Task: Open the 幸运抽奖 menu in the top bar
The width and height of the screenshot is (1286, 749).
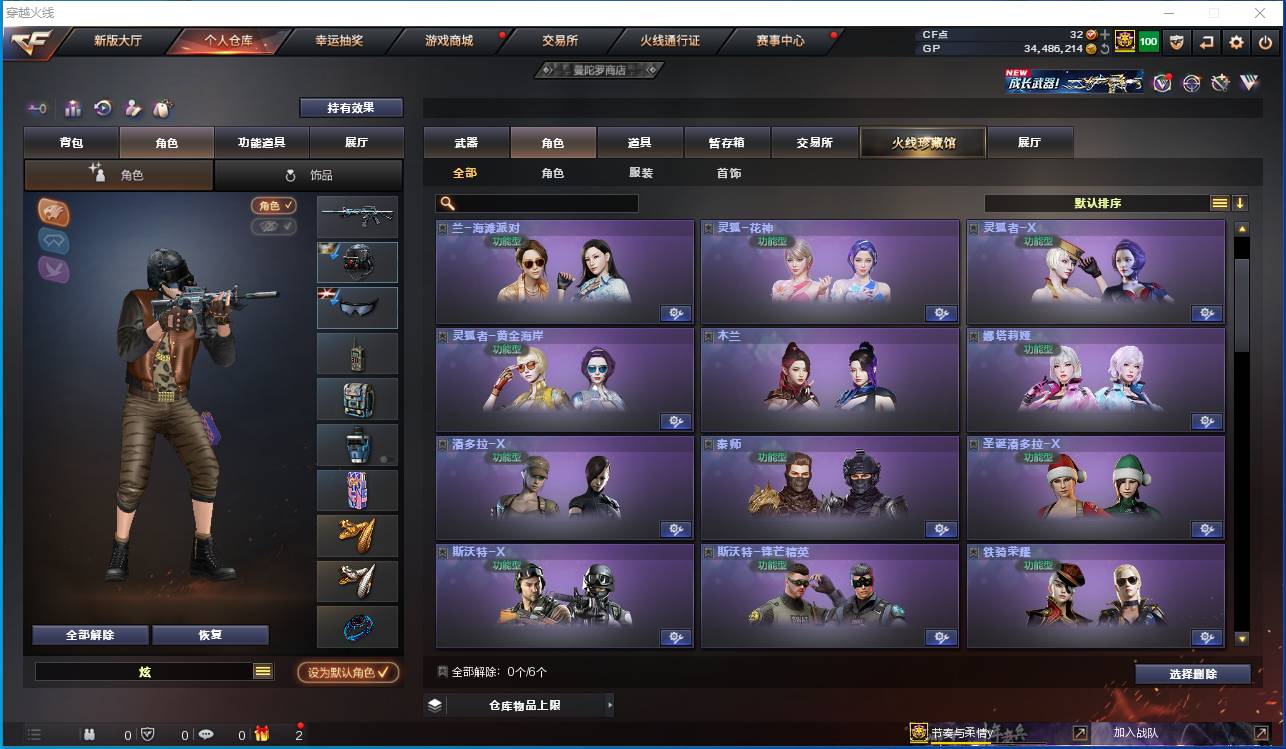Action: 341,42
